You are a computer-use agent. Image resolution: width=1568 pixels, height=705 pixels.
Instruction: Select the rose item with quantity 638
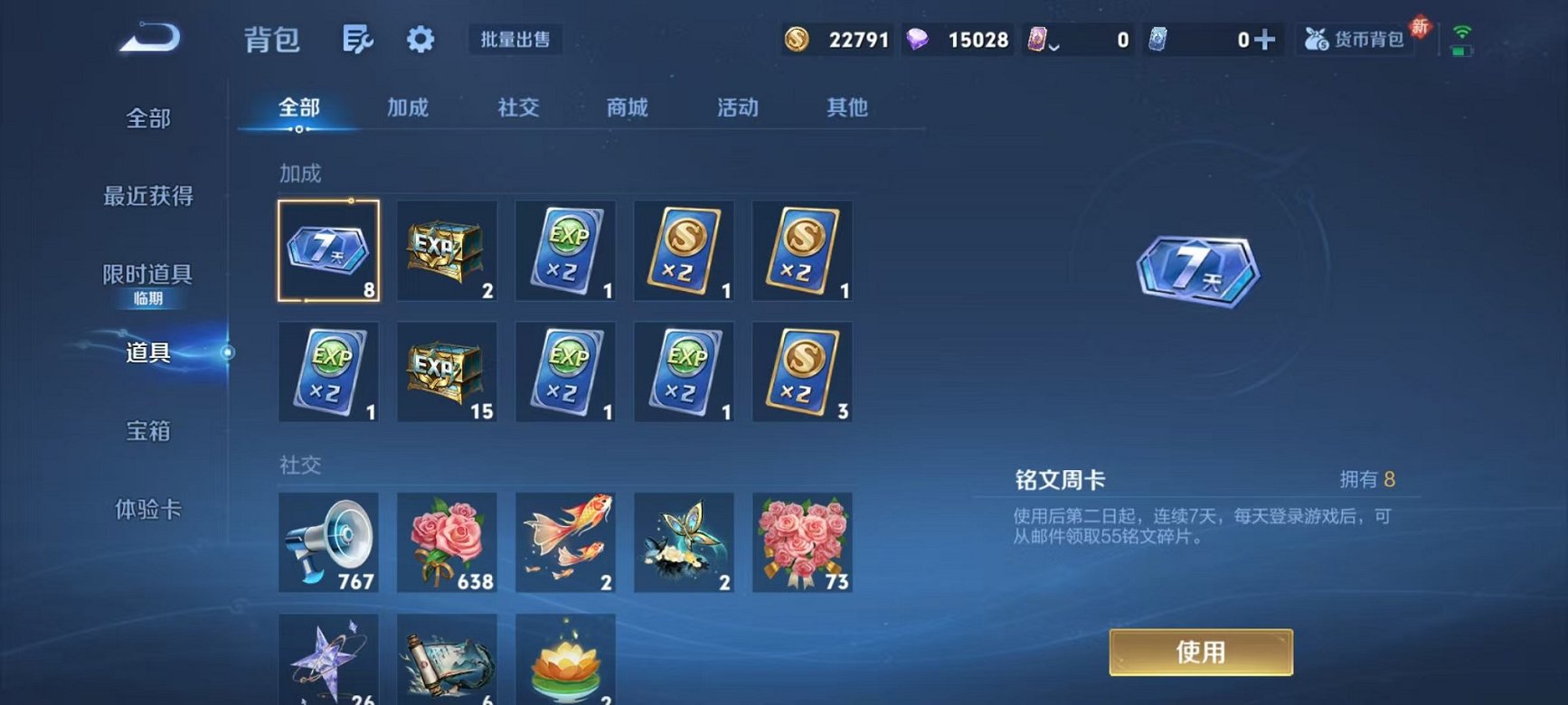(x=446, y=542)
